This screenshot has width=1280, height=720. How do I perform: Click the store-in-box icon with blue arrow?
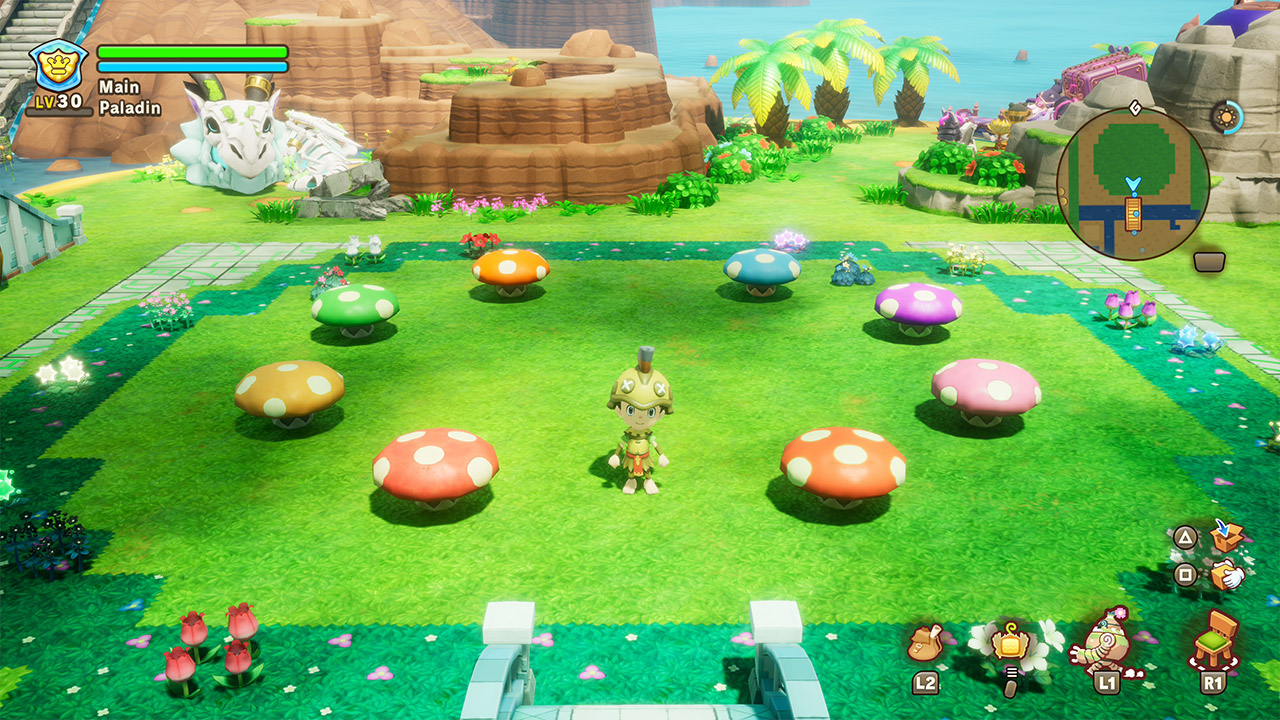tap(1226, 536)
